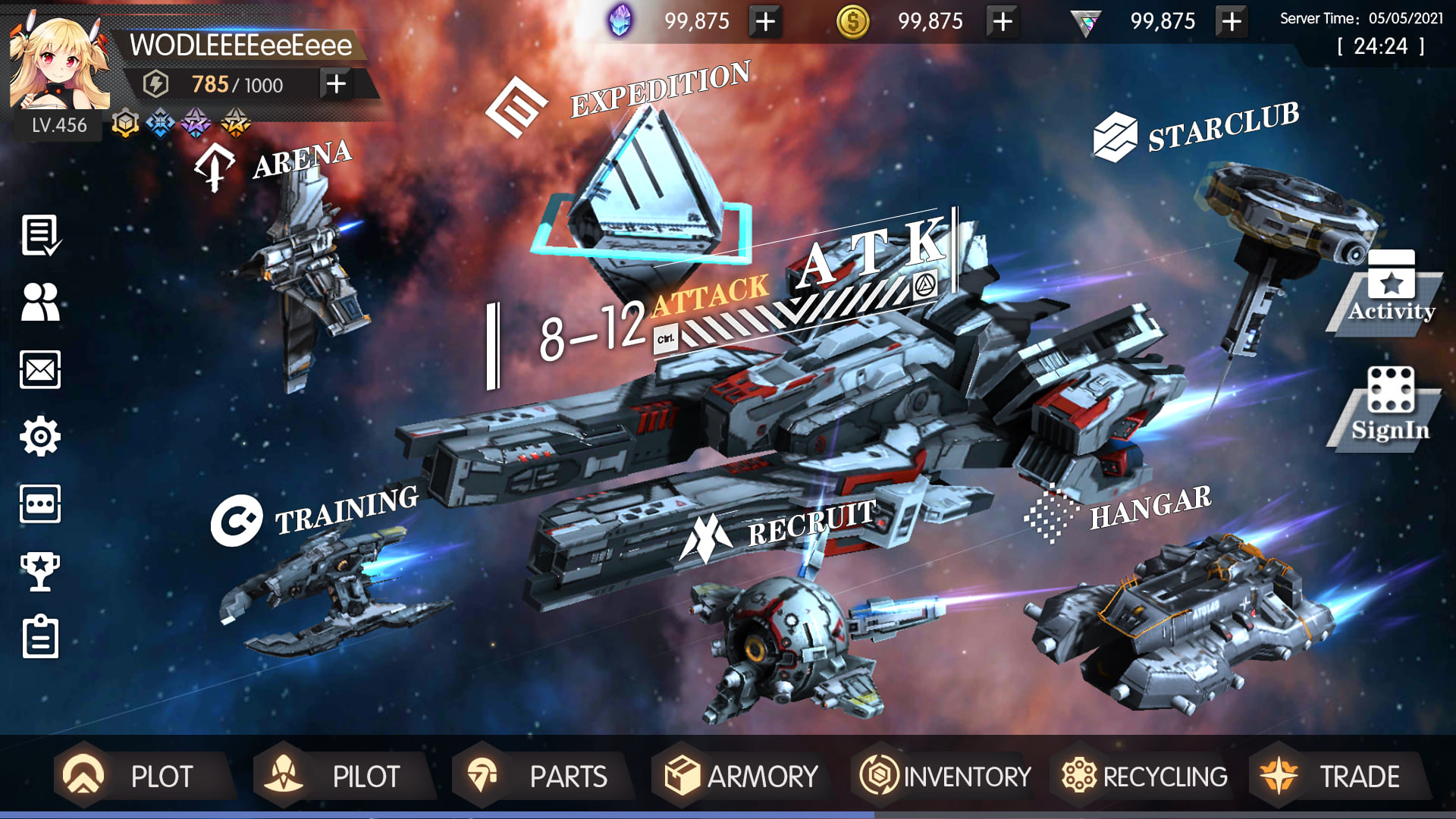Viewport: 1456px width, 819px height.
Task: Go to the PARTS section
Action: click(x=541, y=776)
